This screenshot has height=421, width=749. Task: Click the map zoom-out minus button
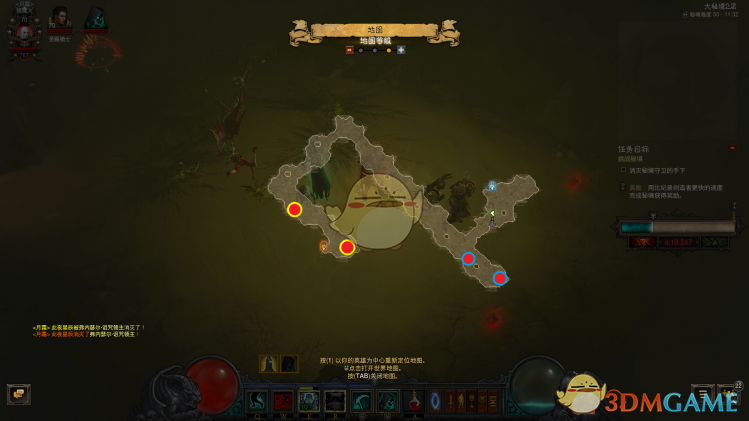[350, 49]
